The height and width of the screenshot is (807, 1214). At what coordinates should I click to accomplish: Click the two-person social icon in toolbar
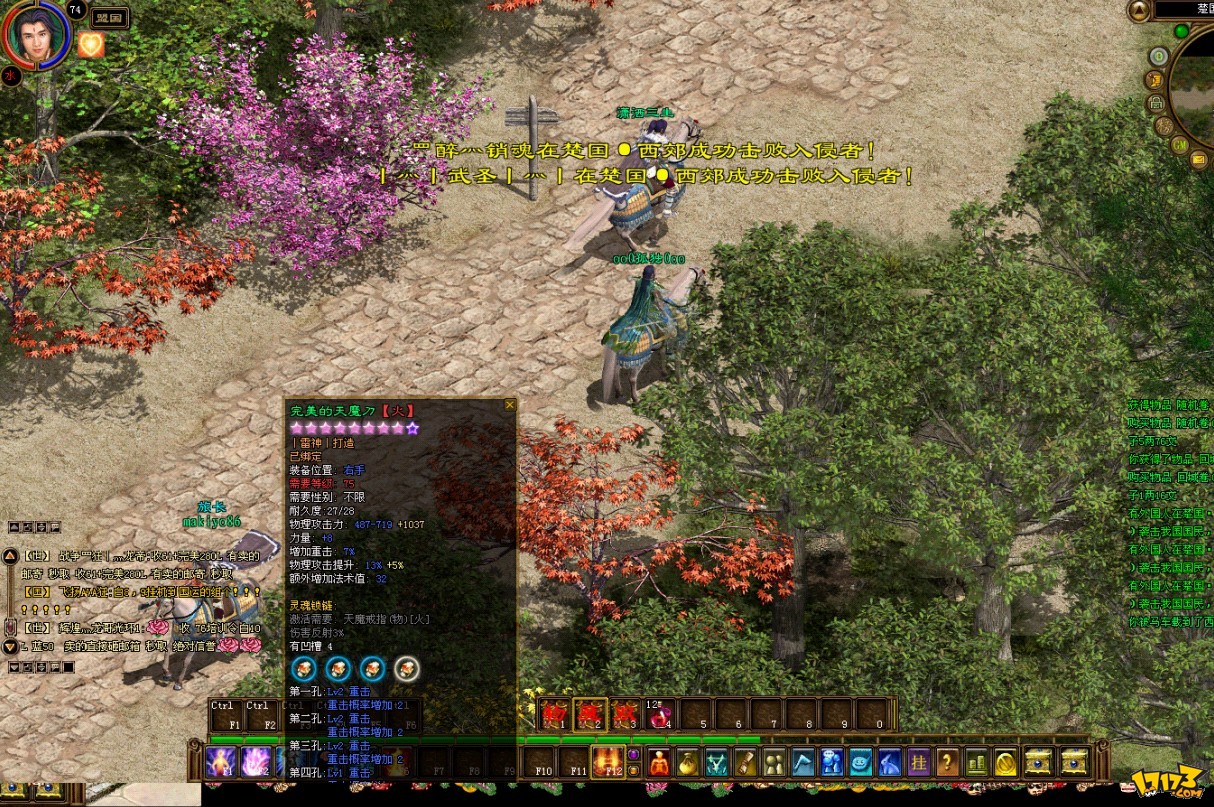point(774,763)
